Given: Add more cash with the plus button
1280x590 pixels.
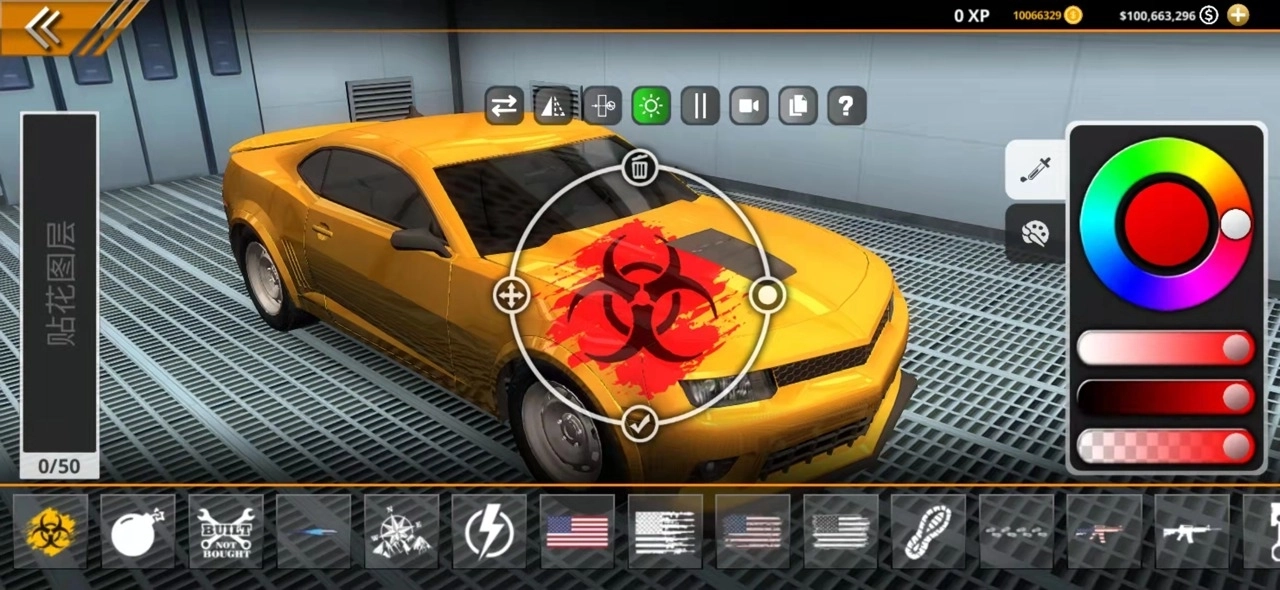Looking at the screenshot, I should coord(1238,15).
